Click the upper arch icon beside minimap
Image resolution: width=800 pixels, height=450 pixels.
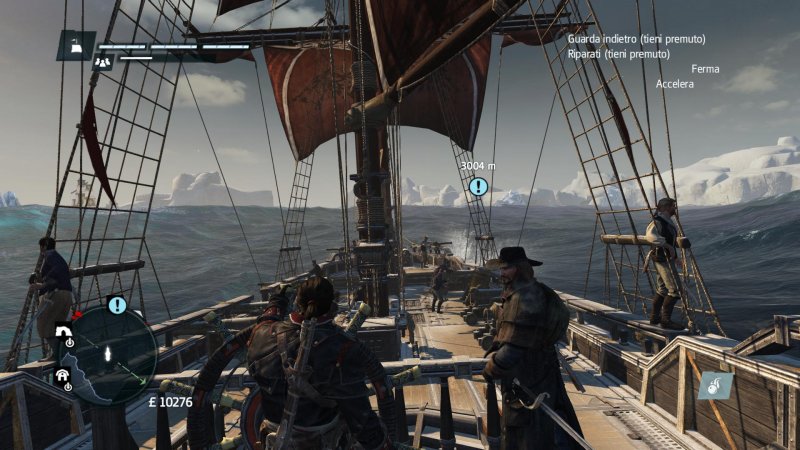coord(64,333)
